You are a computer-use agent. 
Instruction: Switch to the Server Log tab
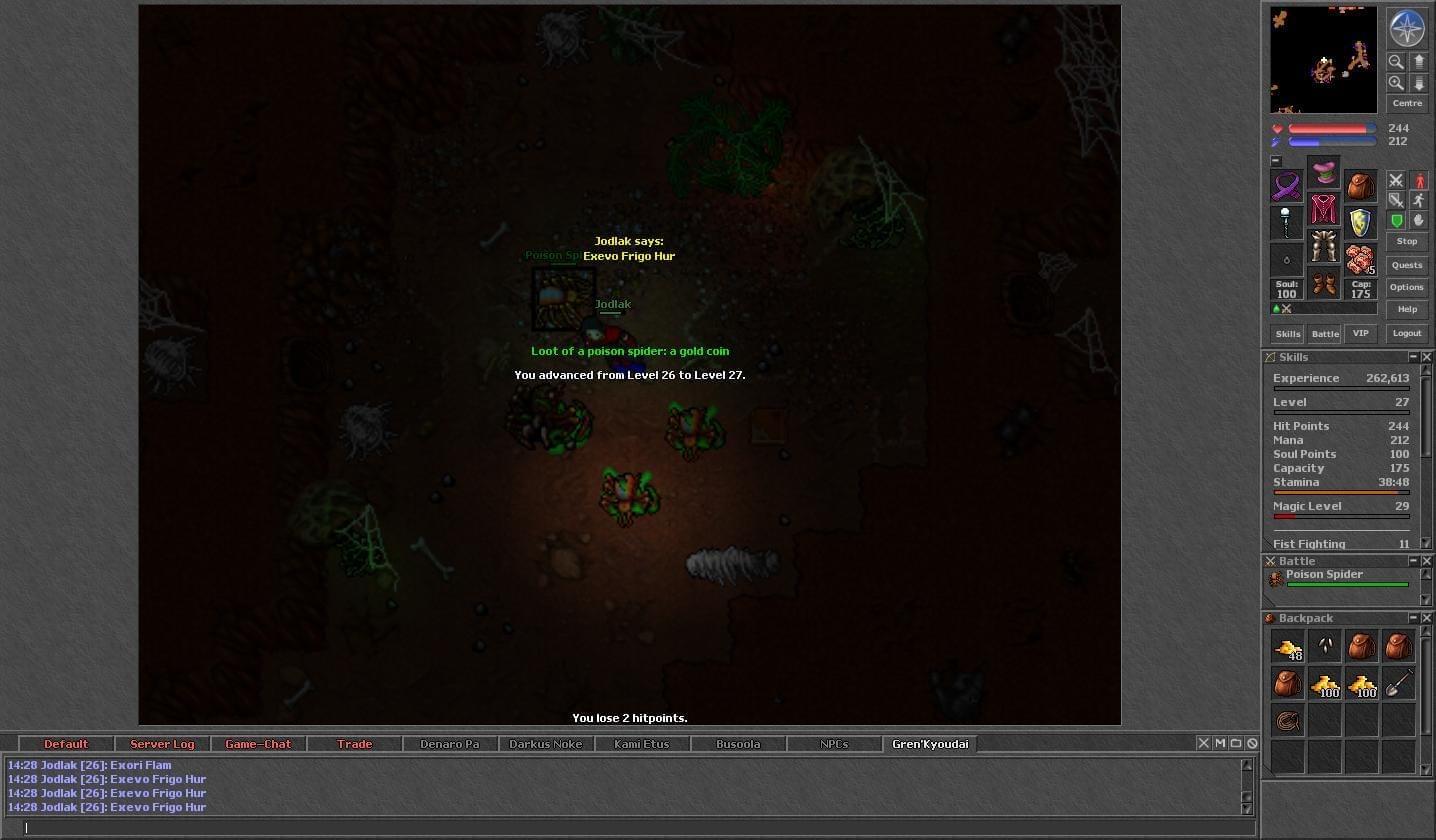point(162,744)
